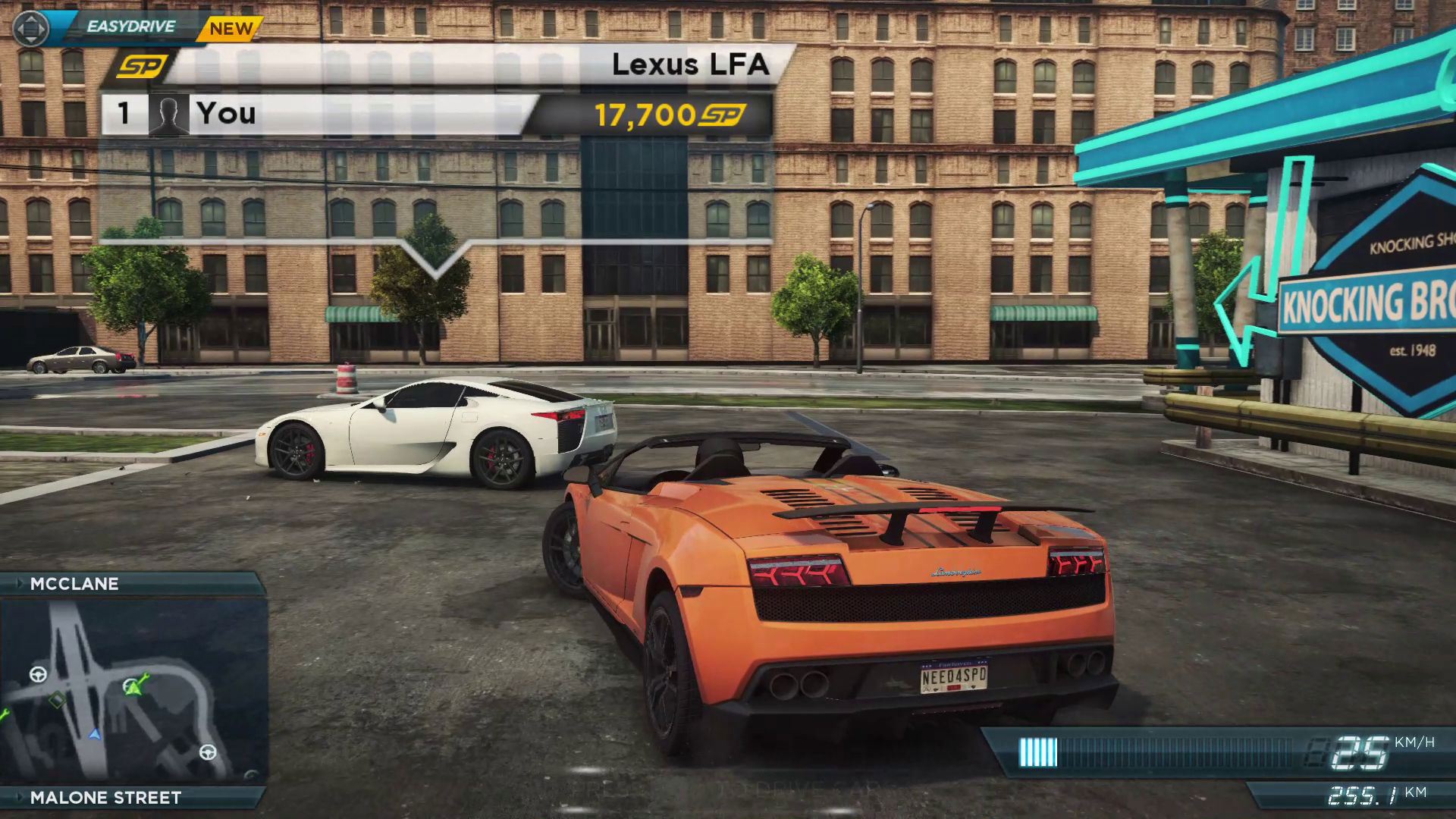The width and height of the screenshot is (1456, 819).
Task: Click the MCCLANE district label
Action: tap(74, 584)
